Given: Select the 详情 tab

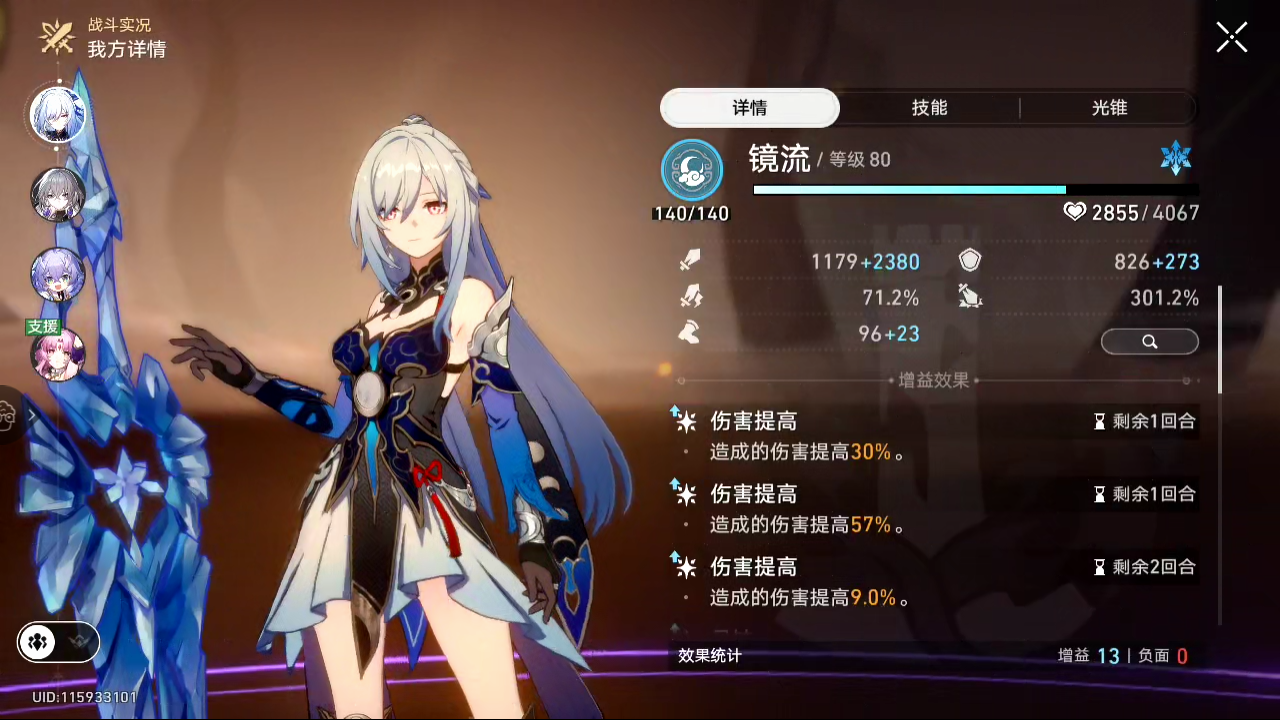Looking at the screenshot, I should (x=750, y=108).
